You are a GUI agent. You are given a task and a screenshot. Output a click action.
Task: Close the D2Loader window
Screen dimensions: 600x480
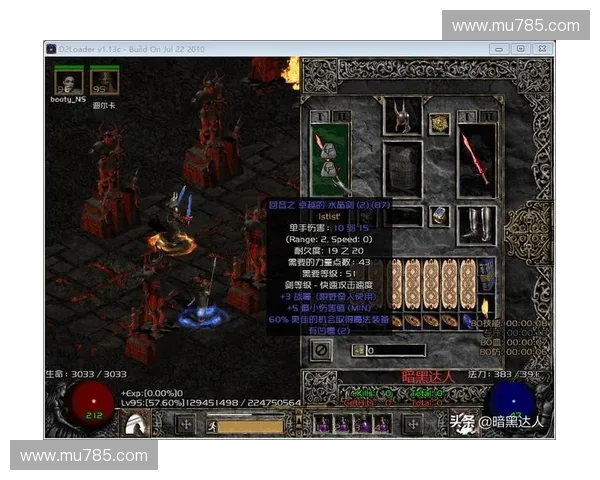tap(541, 48)
